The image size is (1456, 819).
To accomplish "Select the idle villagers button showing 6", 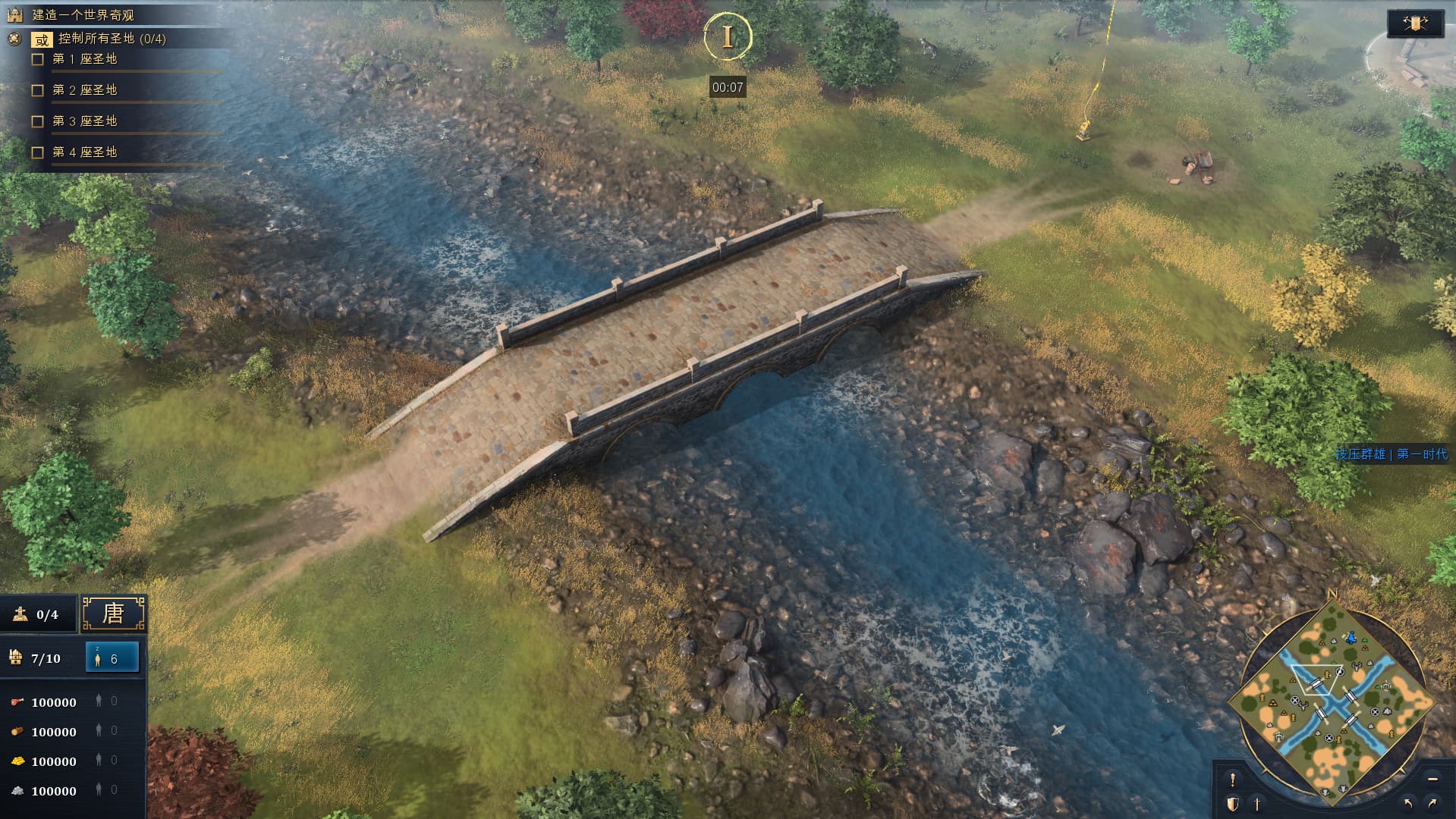I will pyautogui.click(x=112, y=657).
